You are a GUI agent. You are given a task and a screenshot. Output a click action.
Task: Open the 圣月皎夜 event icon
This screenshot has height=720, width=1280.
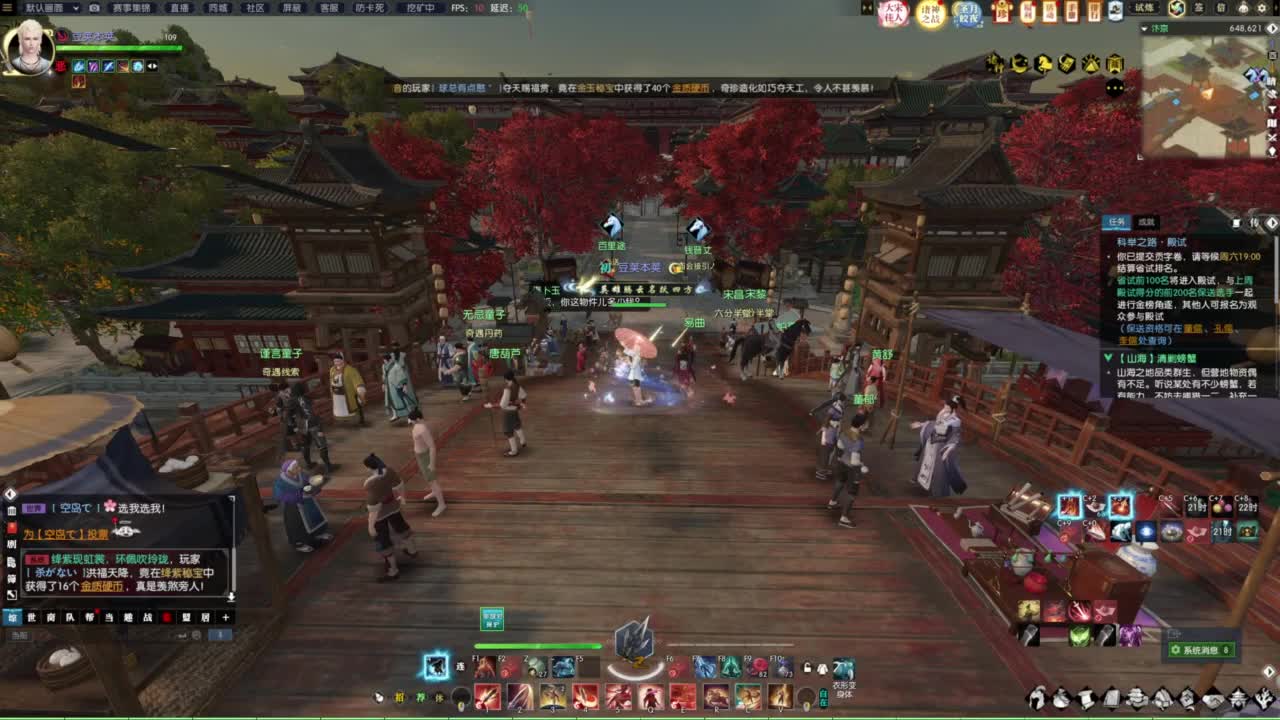[x=968, y=13]
